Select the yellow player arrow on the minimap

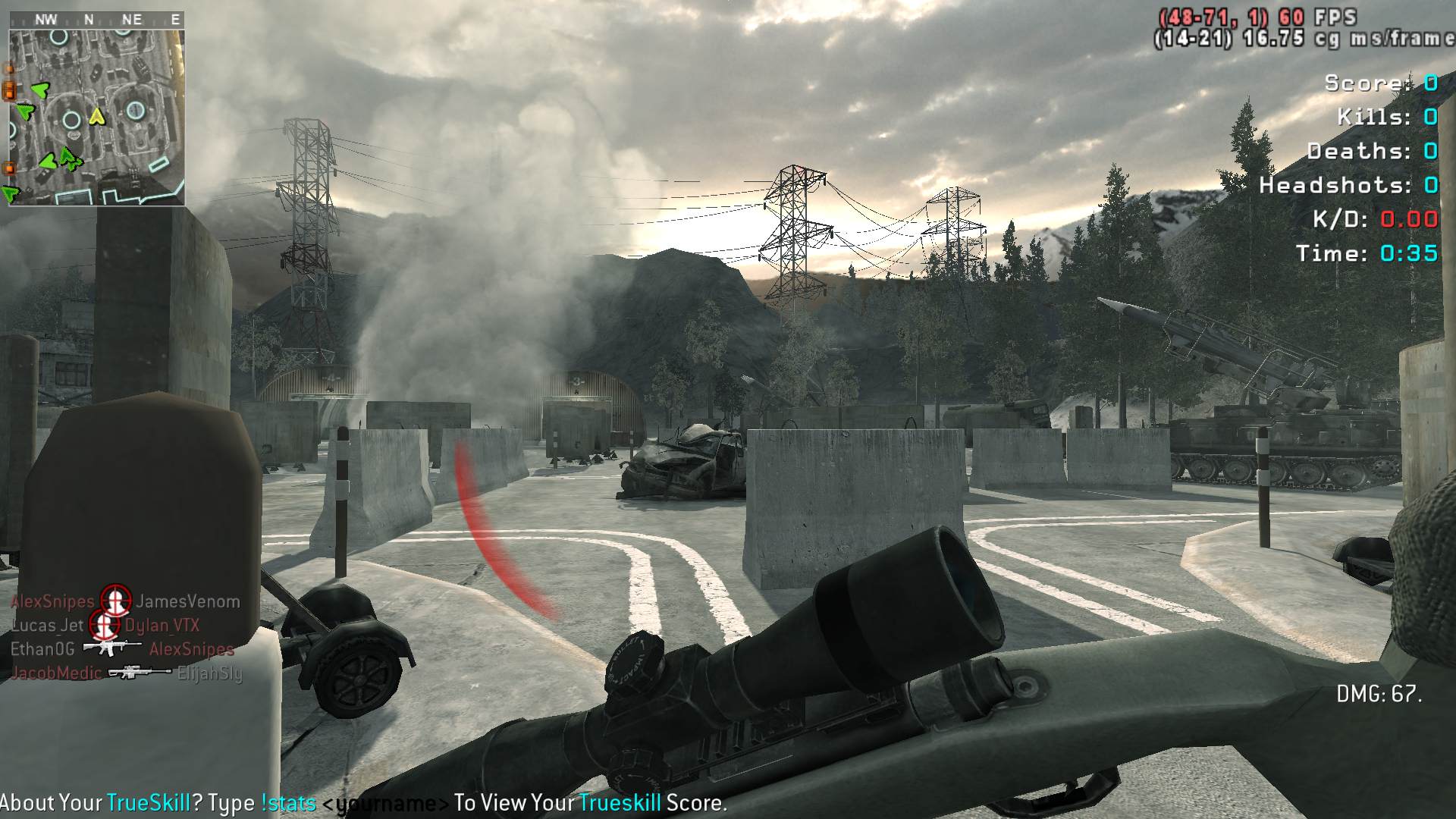96,116
